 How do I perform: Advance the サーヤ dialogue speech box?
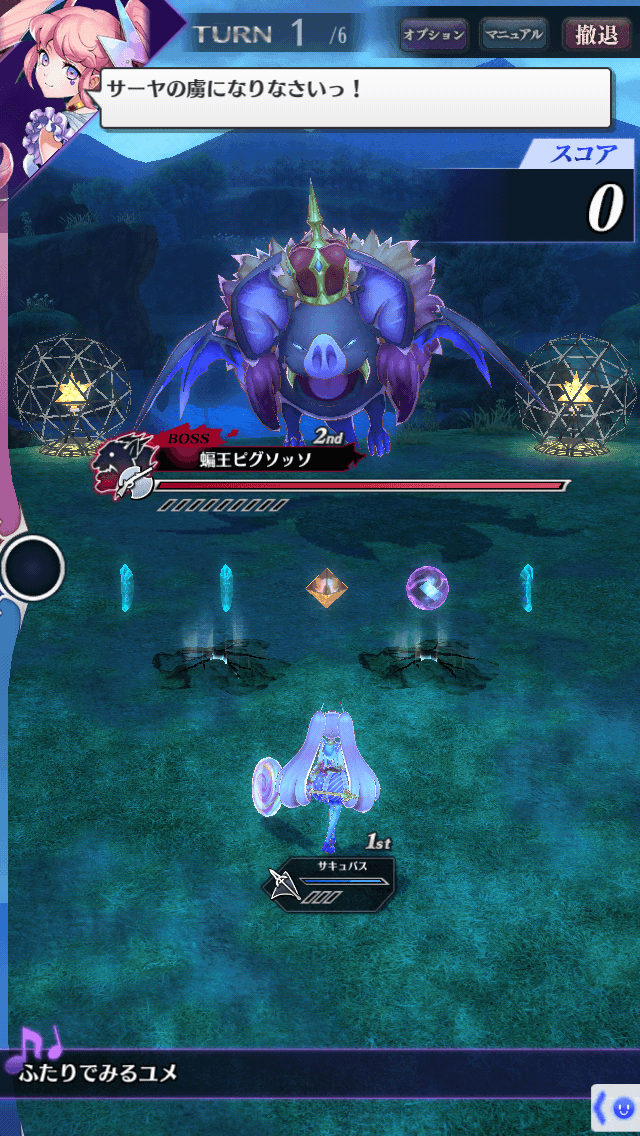point(355,98)
